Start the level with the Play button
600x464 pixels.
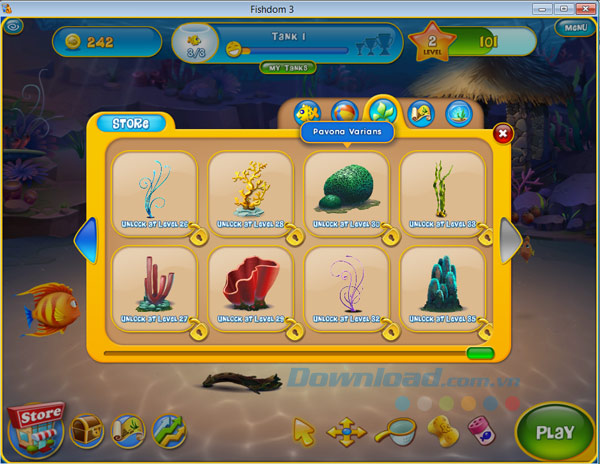click(554, 432)
